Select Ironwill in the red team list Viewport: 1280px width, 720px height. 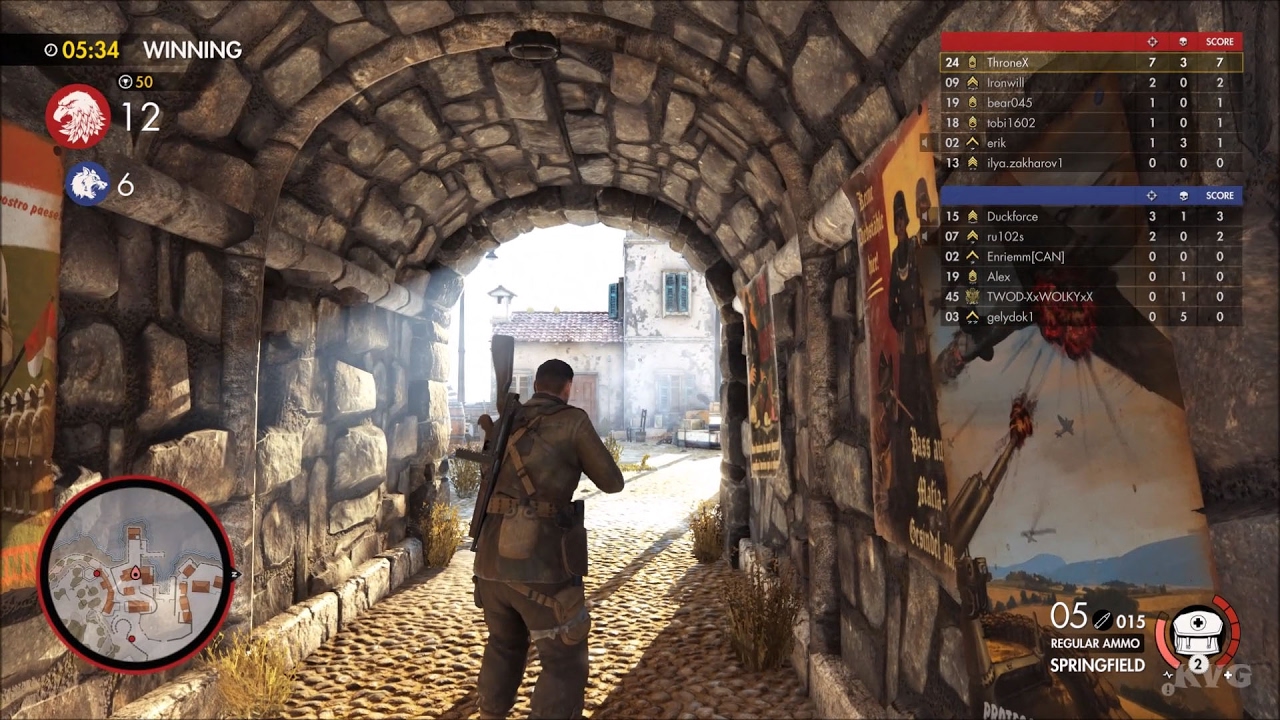click(1091, 83)
